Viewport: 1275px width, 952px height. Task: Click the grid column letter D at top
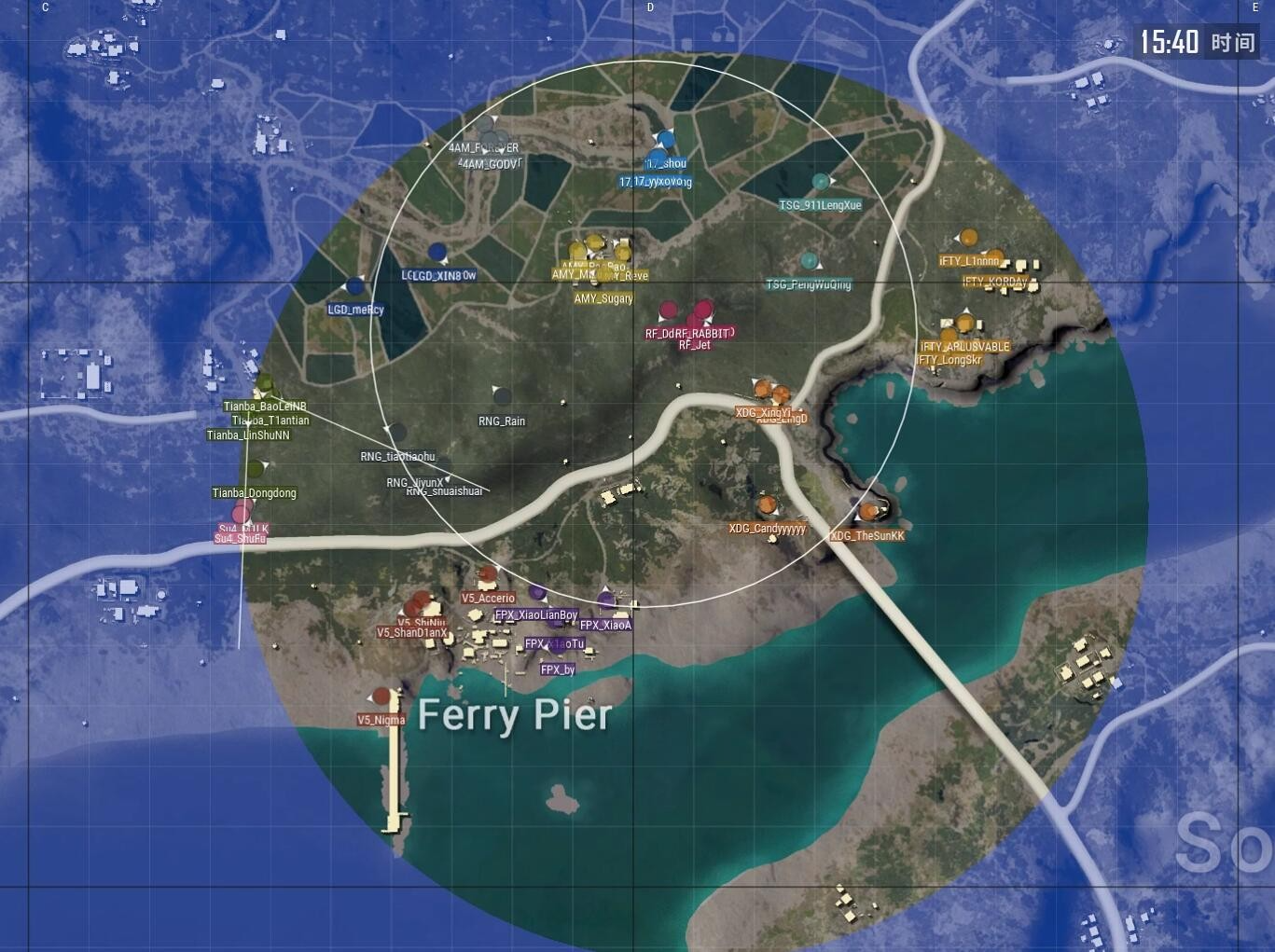coord(649,7)
